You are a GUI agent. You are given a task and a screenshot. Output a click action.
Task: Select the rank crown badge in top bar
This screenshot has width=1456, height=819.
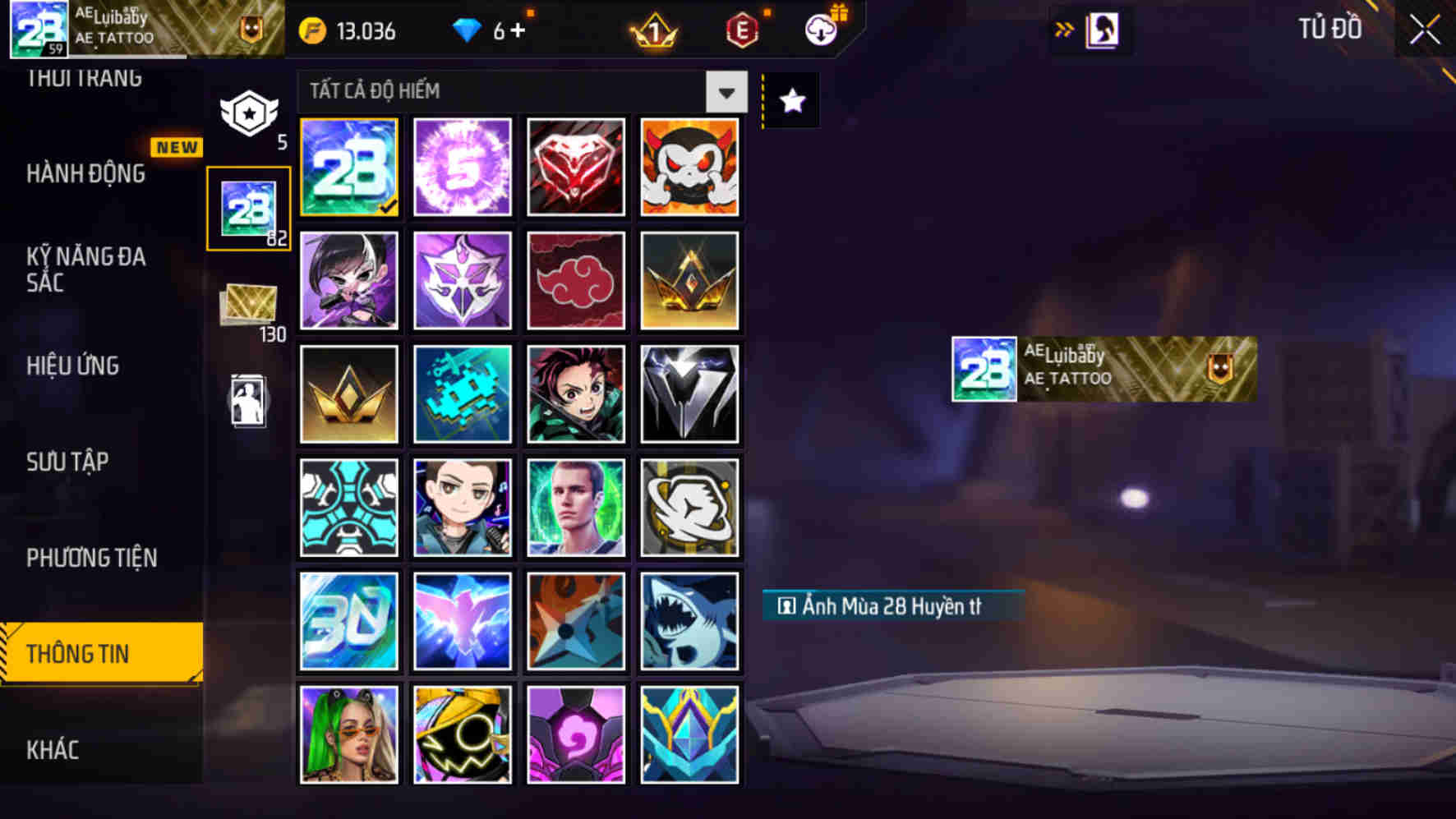[x=652, y=30]
